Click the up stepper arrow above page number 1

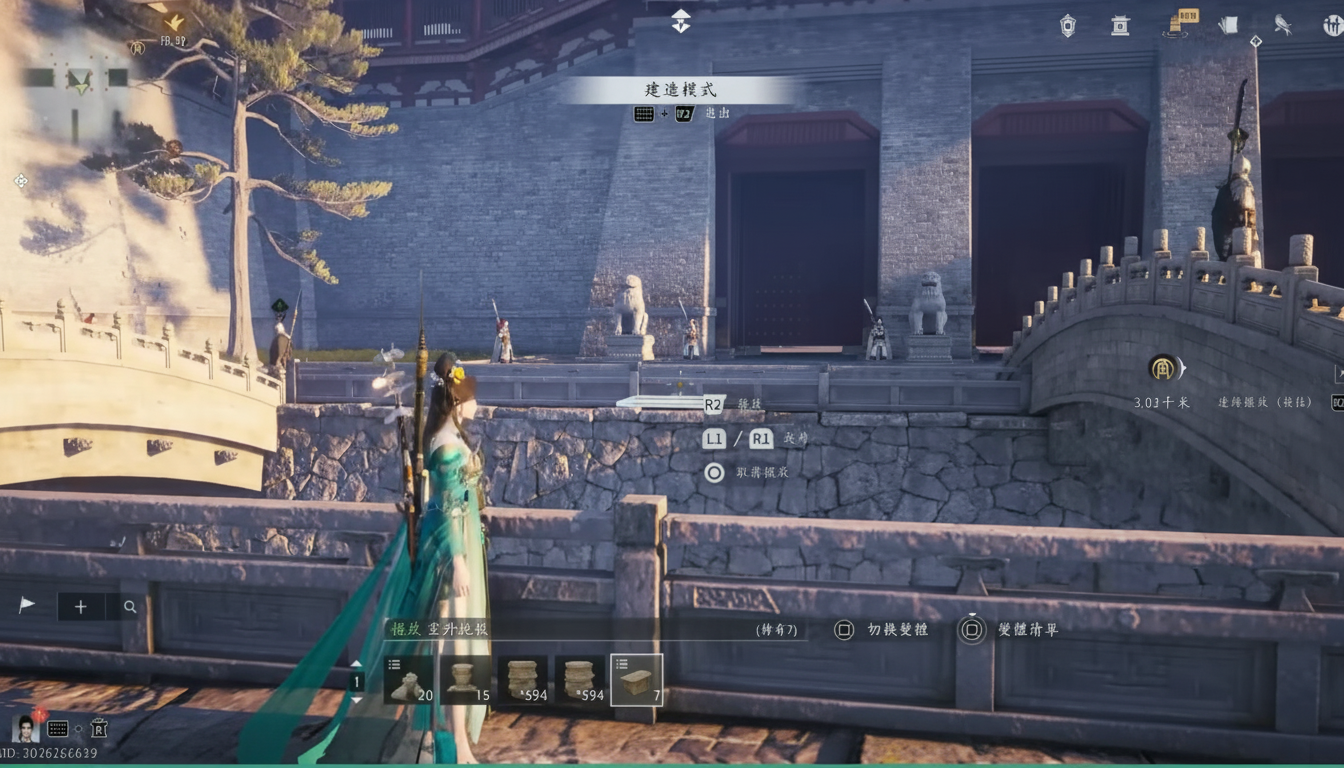(355, 661)
